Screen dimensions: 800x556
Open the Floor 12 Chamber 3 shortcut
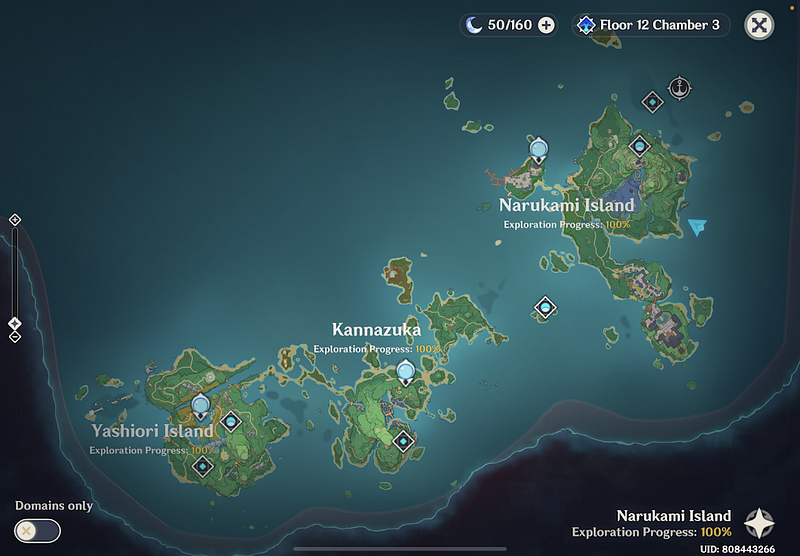(x=650, y=25)
